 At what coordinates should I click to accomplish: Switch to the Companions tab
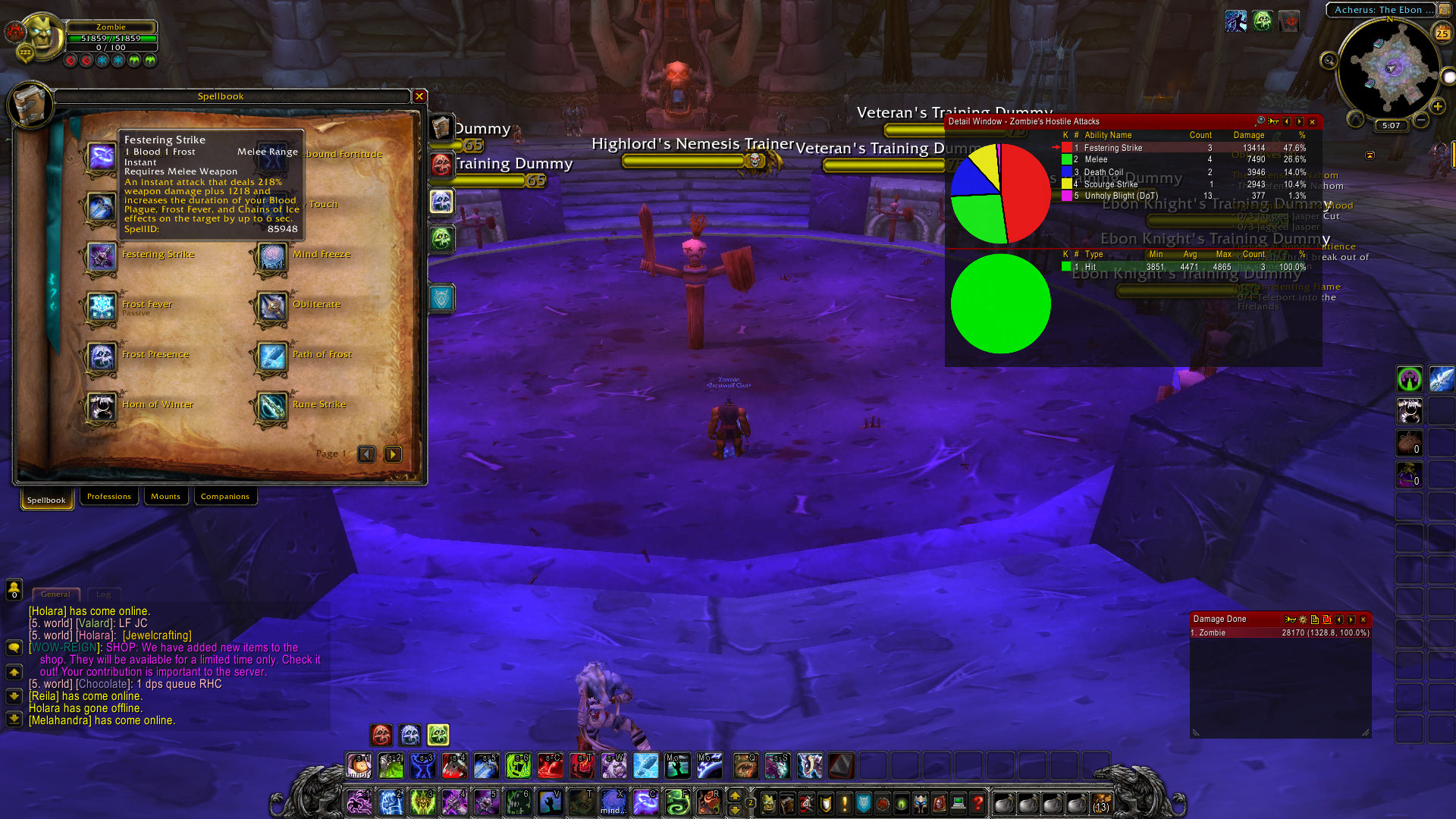[x=225, y=496]
